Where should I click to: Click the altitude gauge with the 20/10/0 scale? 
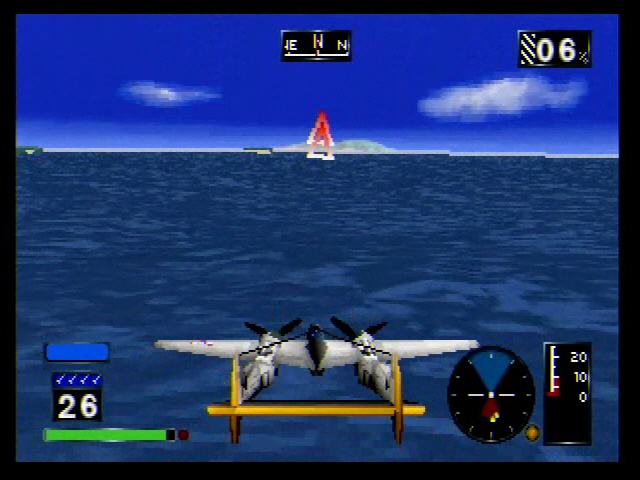pyautogui.click(x=567, y=392)
